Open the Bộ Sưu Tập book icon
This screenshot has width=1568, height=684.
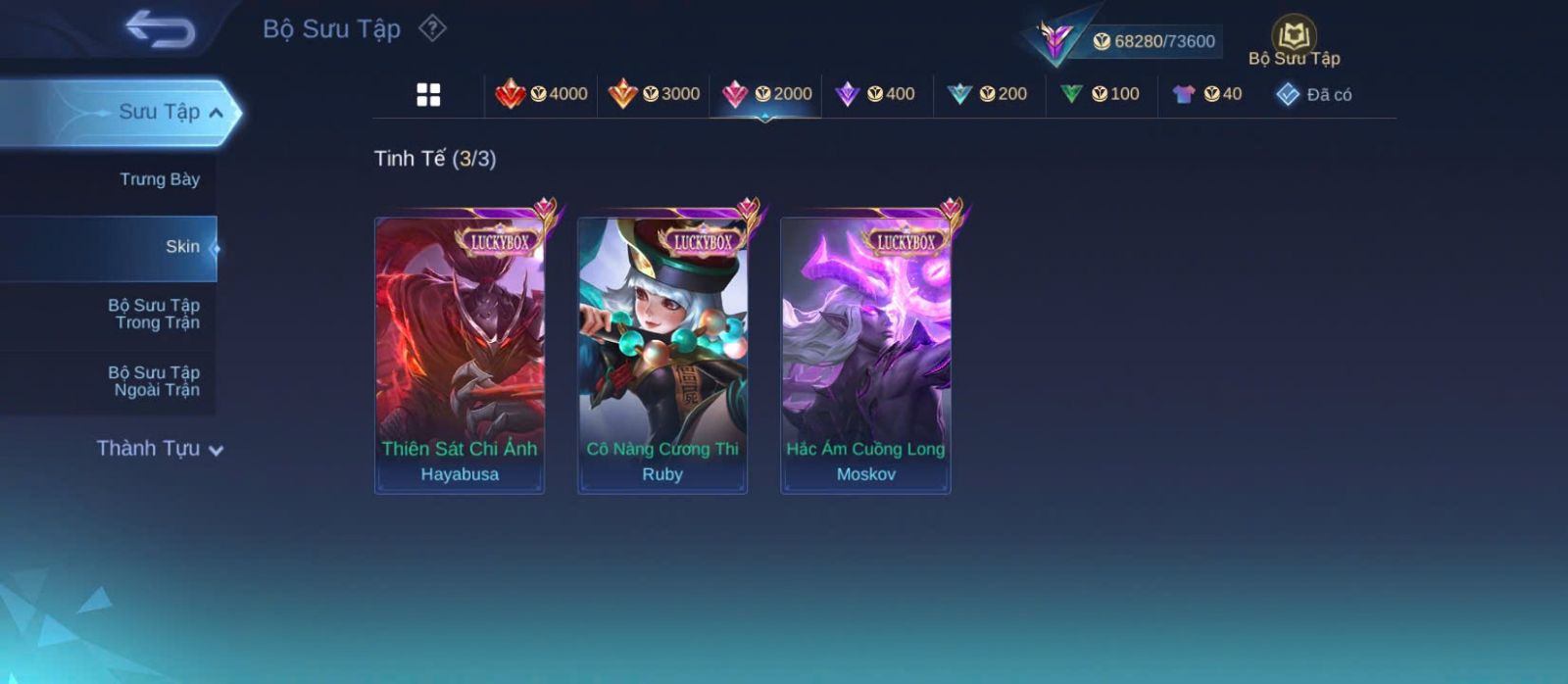point(1294,36)
